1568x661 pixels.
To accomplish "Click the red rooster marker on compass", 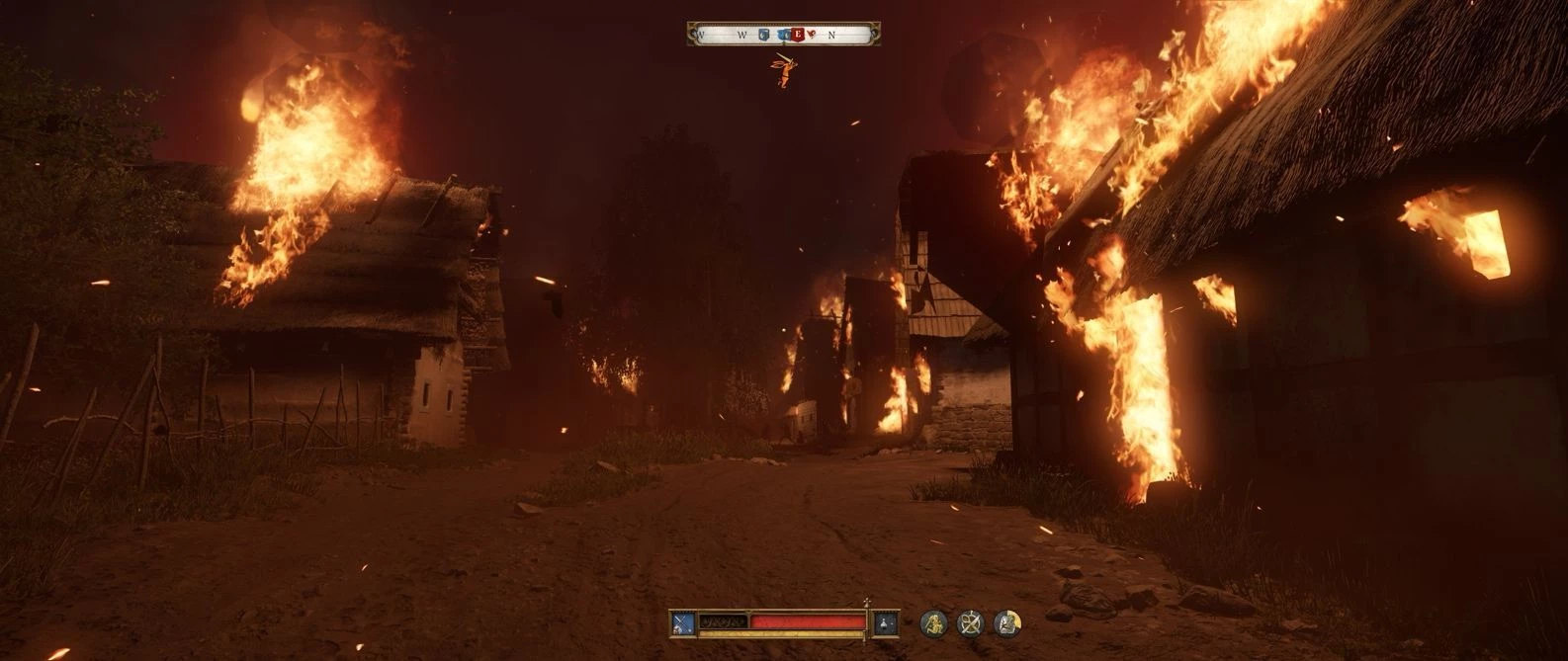I will point(813,35).
